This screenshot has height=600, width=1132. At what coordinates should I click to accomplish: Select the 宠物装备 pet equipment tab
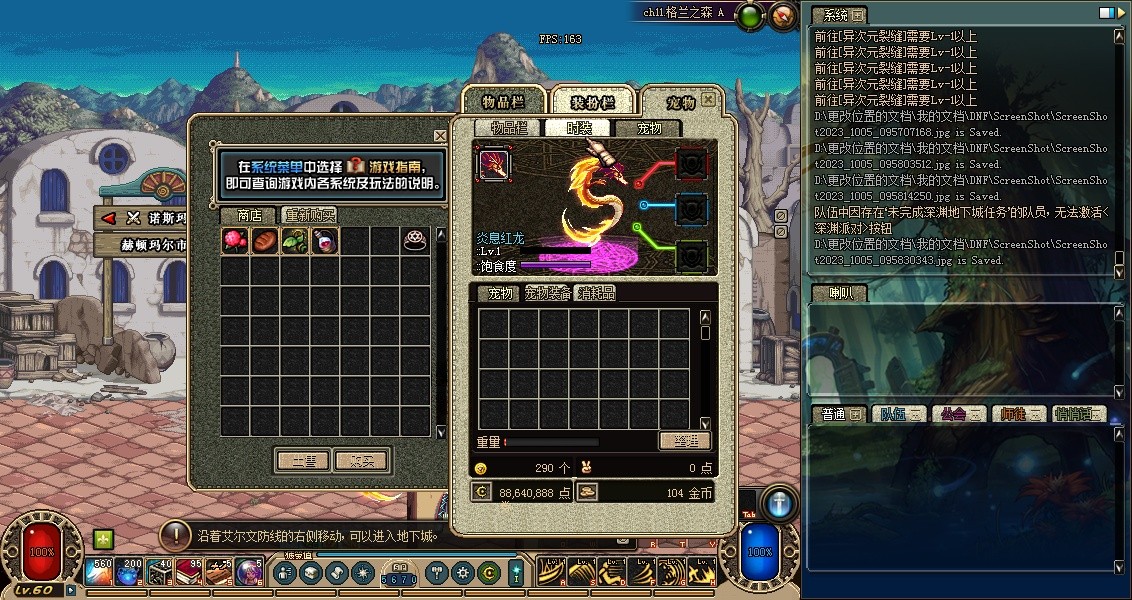coord(548,293)
